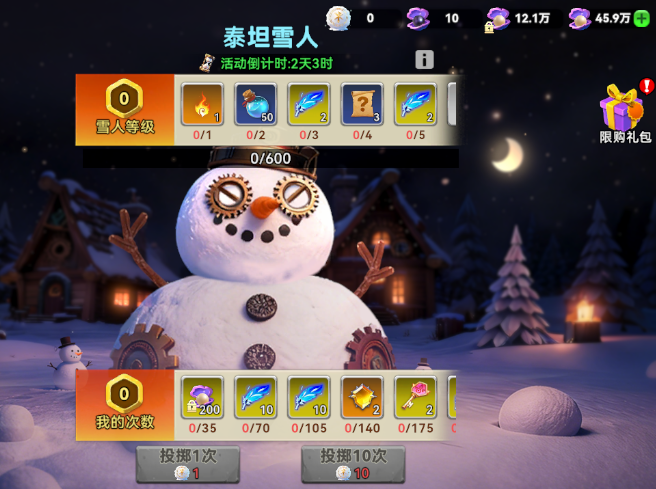Screen dimensions: 656x489
Task: Select the blue potion reward slot
Action: [254, 104]
